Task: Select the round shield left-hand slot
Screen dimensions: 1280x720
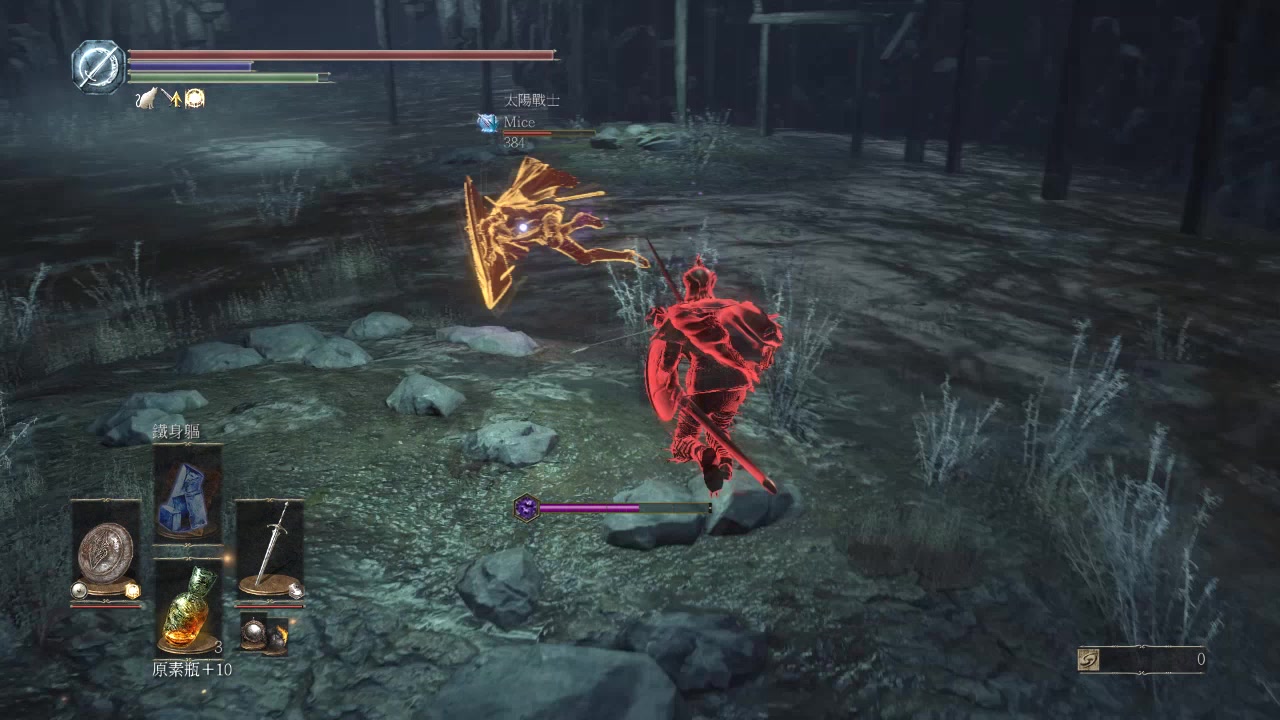Action: 105,549
